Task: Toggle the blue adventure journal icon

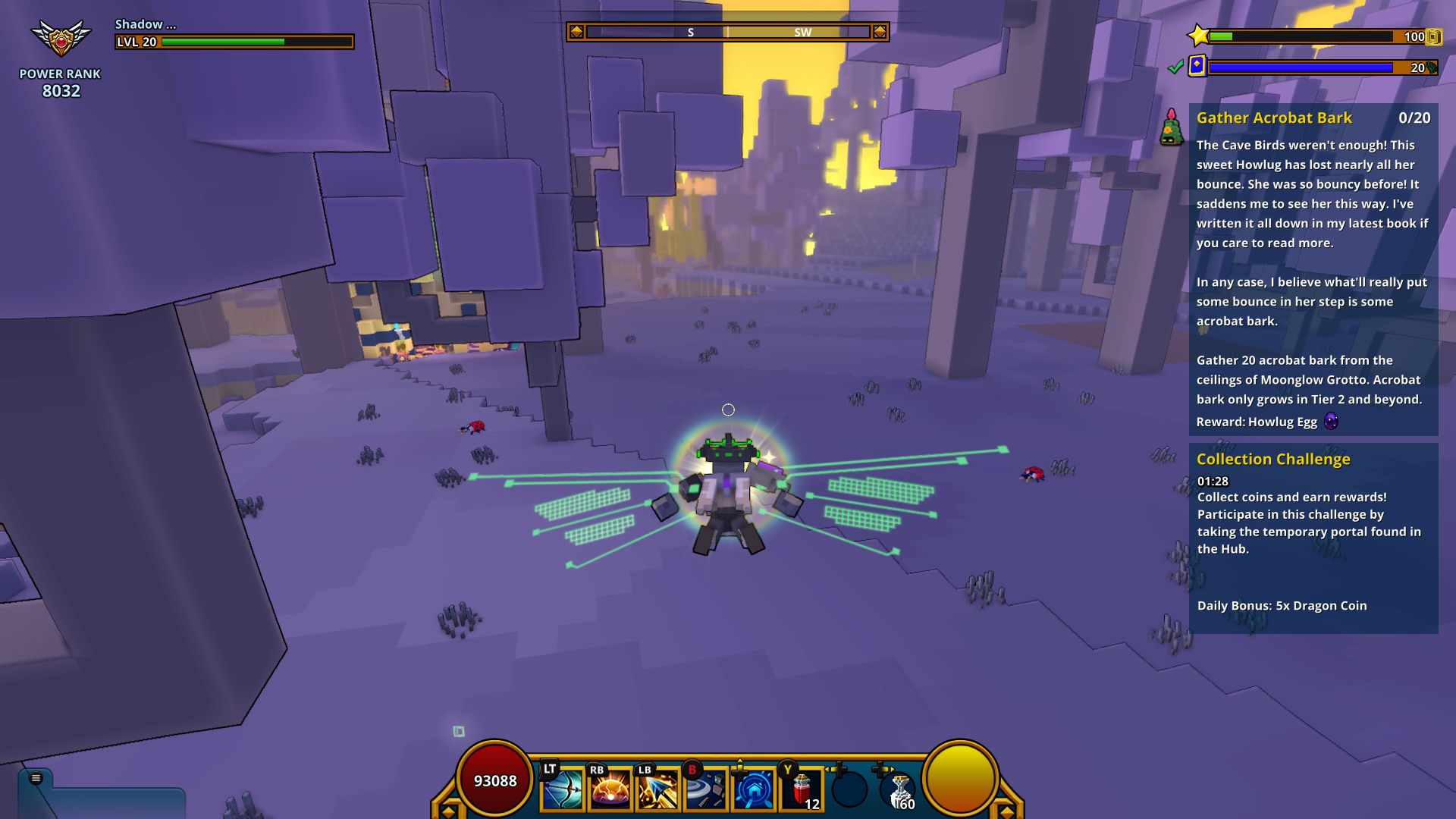Action: (1196, 67)
